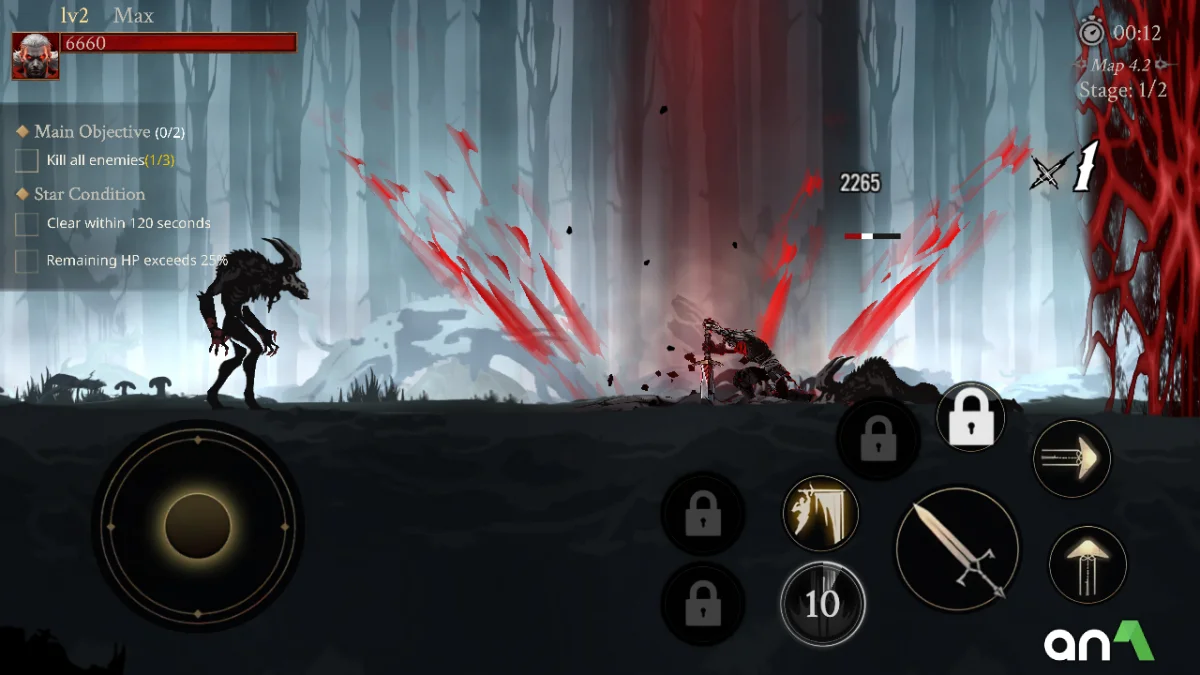The height and width of the screenshot is (675, 1200).
Task: Tap the bright white padlock slot
Action: tap(970, 416)
